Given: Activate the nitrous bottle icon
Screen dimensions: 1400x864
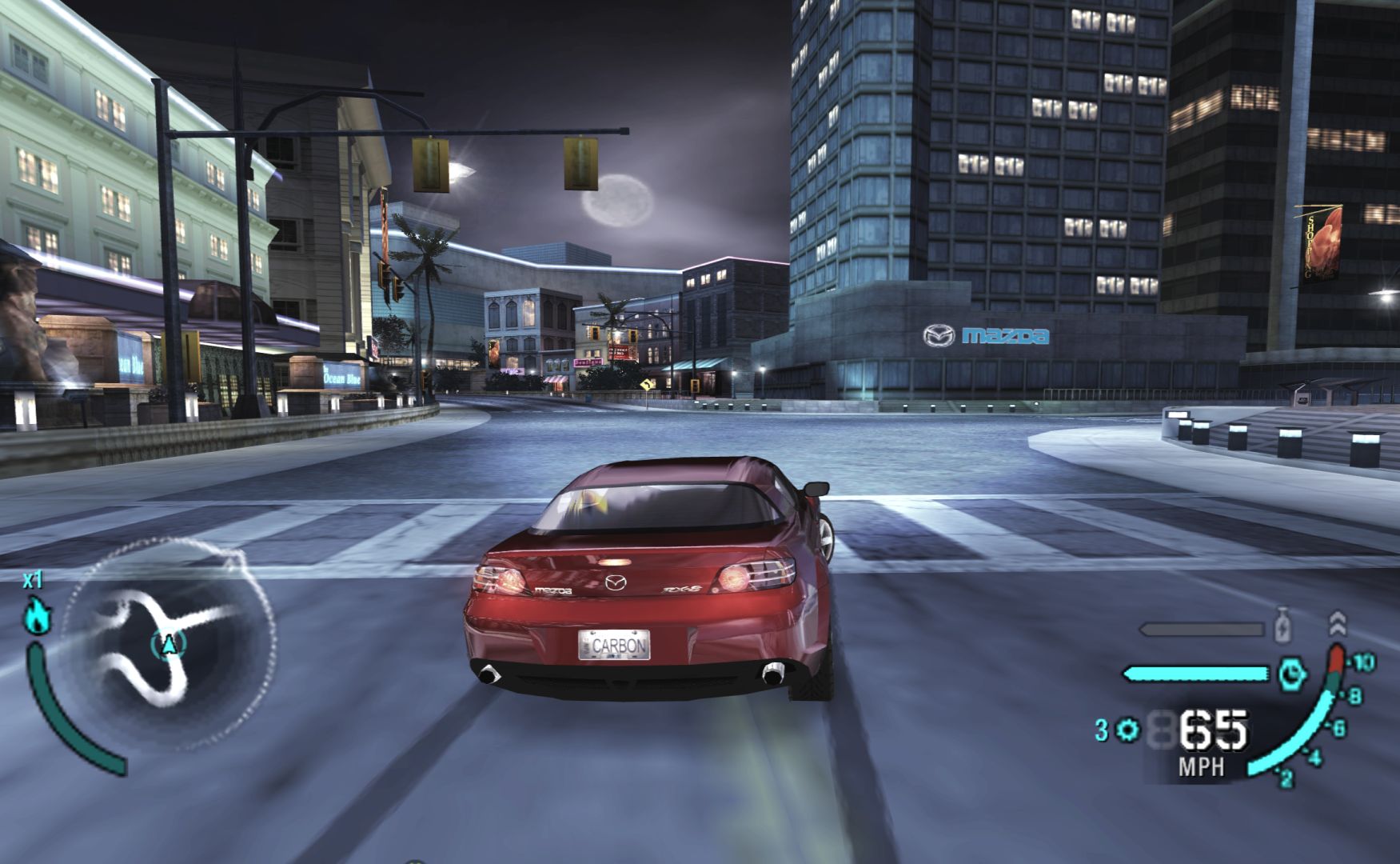Looking at the screenshot, I should [x=1282, y=626].
